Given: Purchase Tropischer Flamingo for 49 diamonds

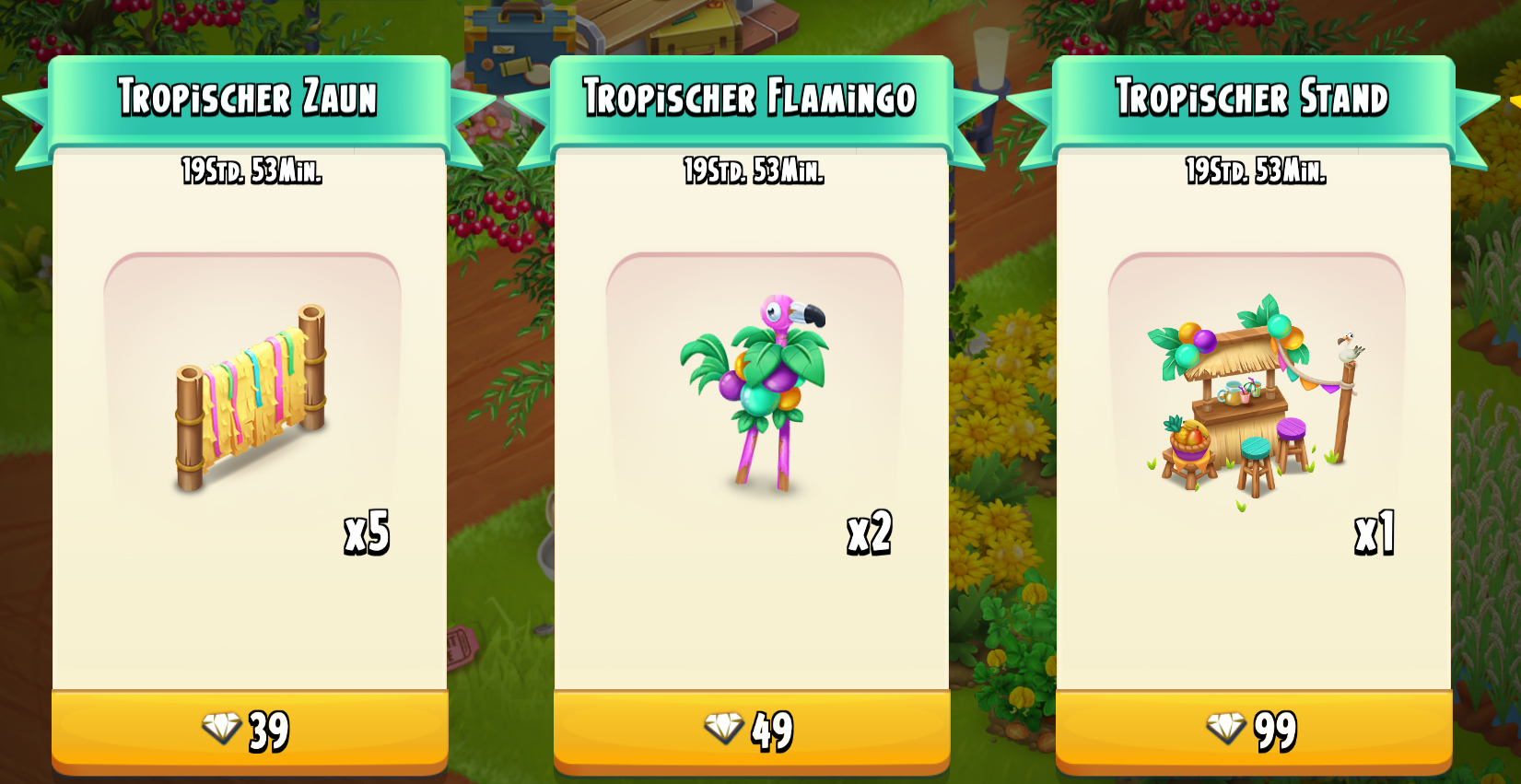Looking at the screenshot, I should [751, 731].
